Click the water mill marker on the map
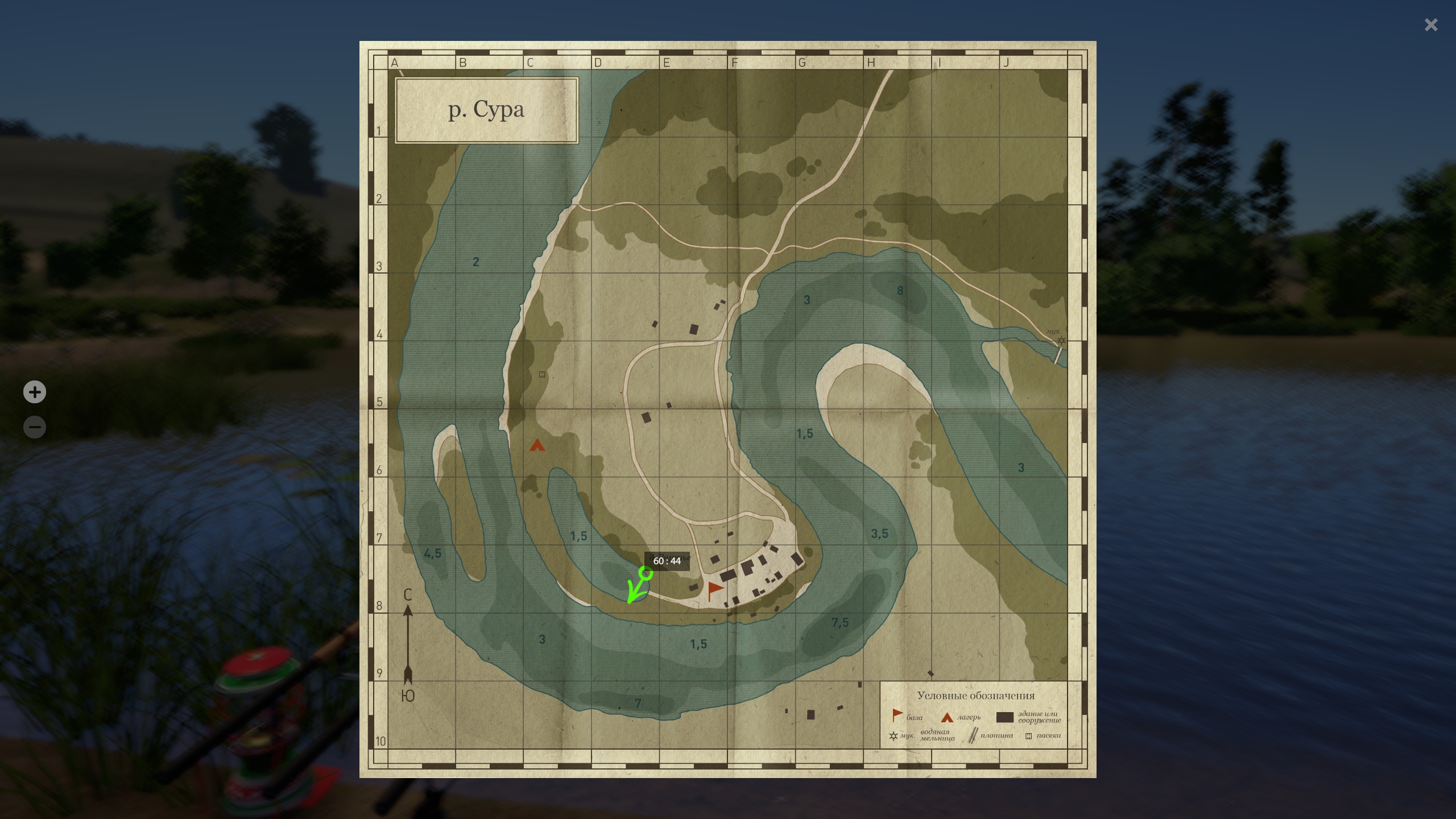The image size is (1456, 819). (1061, 340)
